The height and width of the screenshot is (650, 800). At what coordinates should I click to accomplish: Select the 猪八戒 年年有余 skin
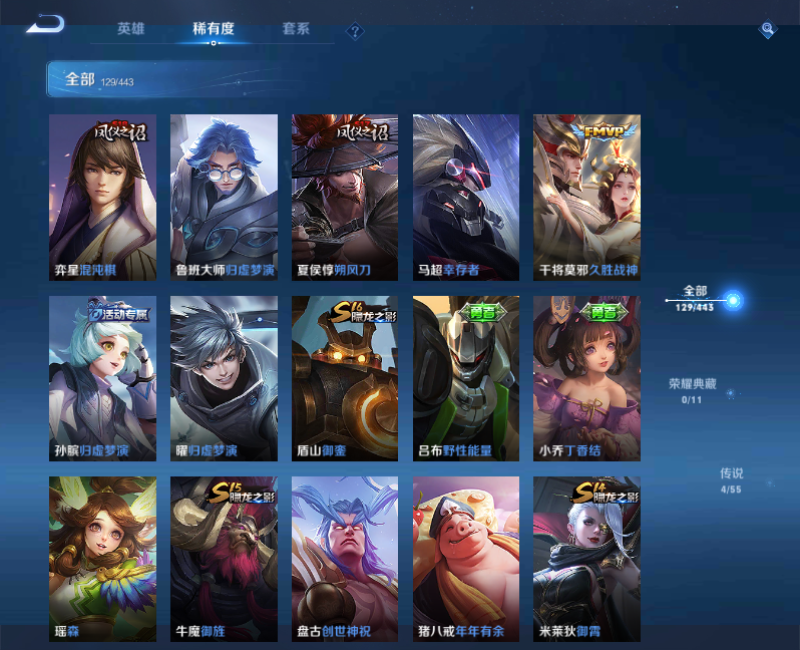466,559
